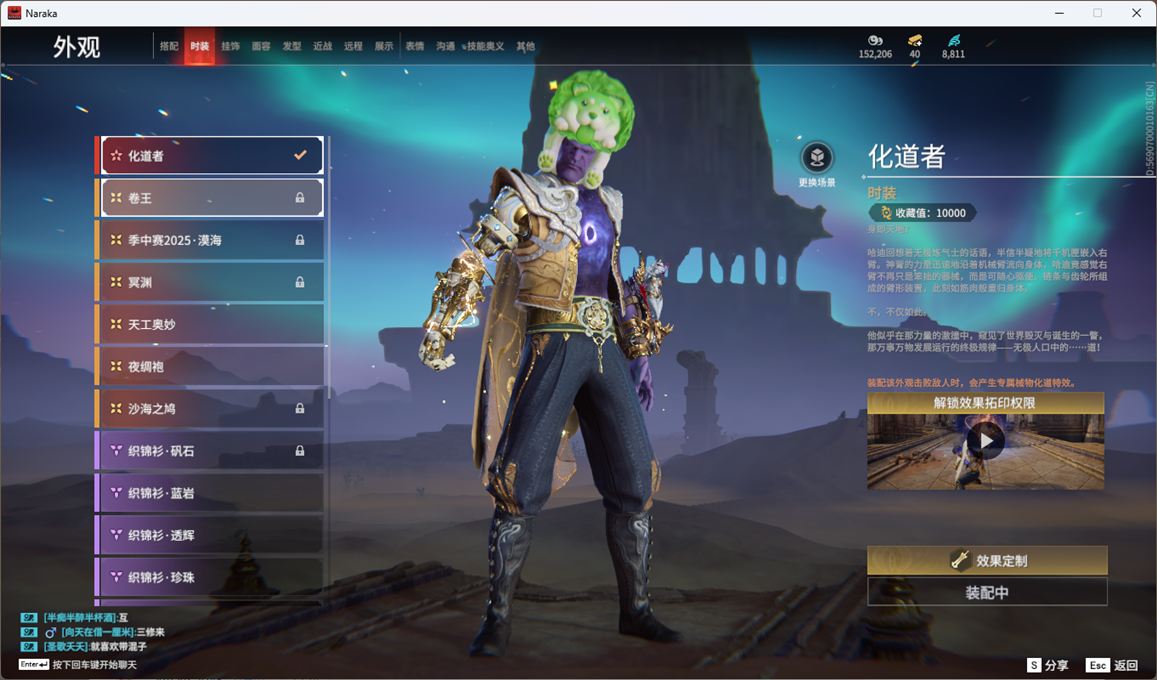
Task: Select the 沙海之鸠 outfit
Action: [211, 409]
